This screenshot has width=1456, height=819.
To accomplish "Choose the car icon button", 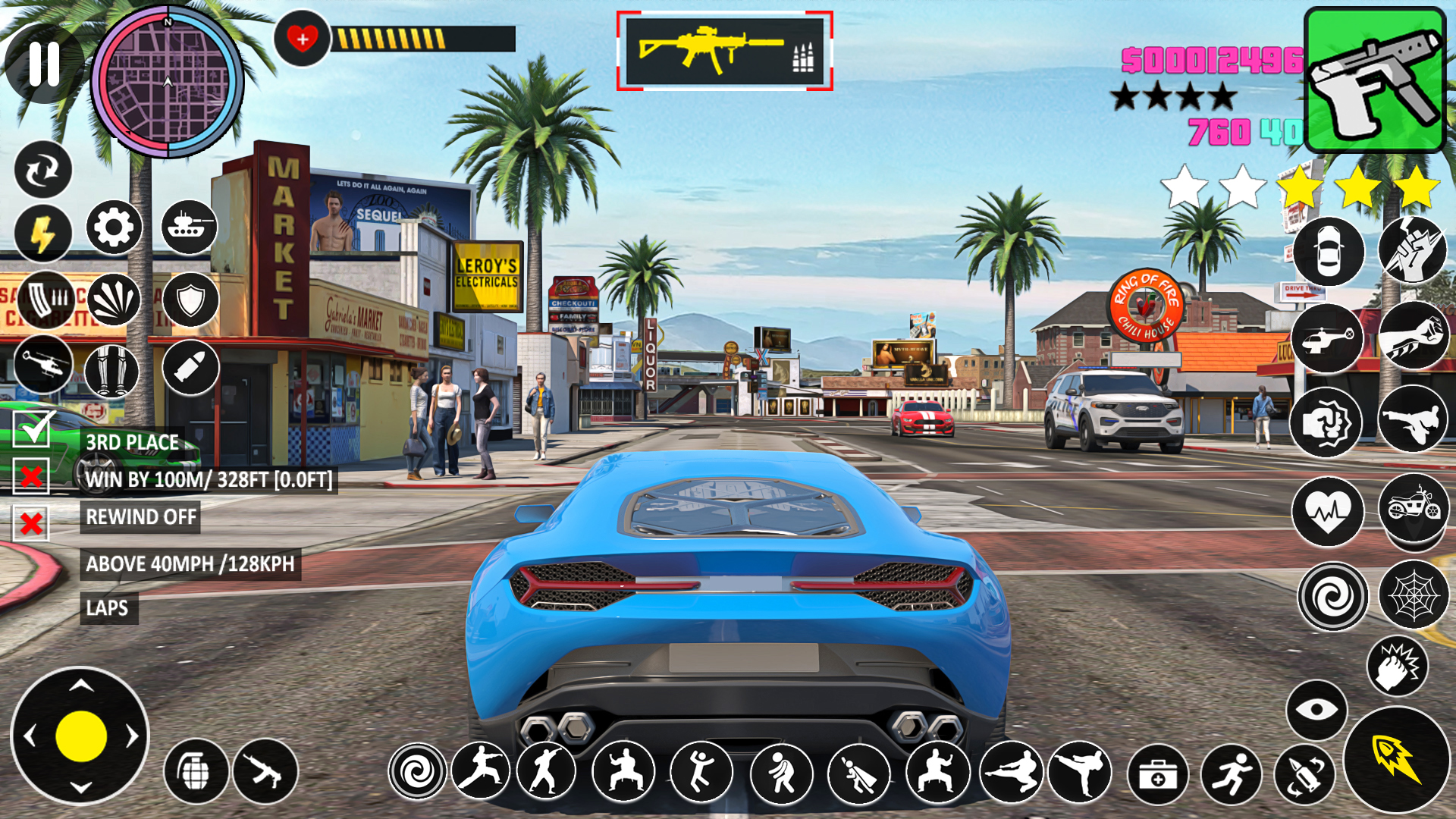I will click(x=1328, y=252).
